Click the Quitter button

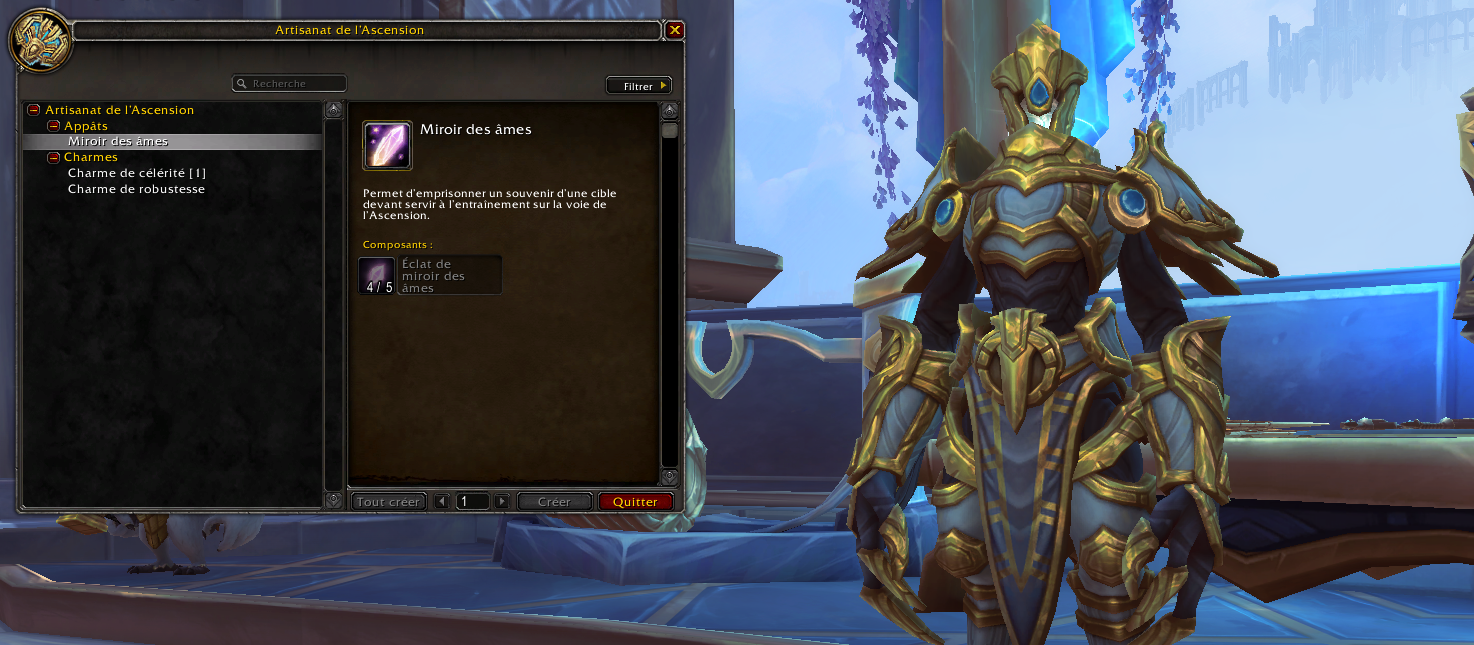pyautogui.click(x=636, y=502)
